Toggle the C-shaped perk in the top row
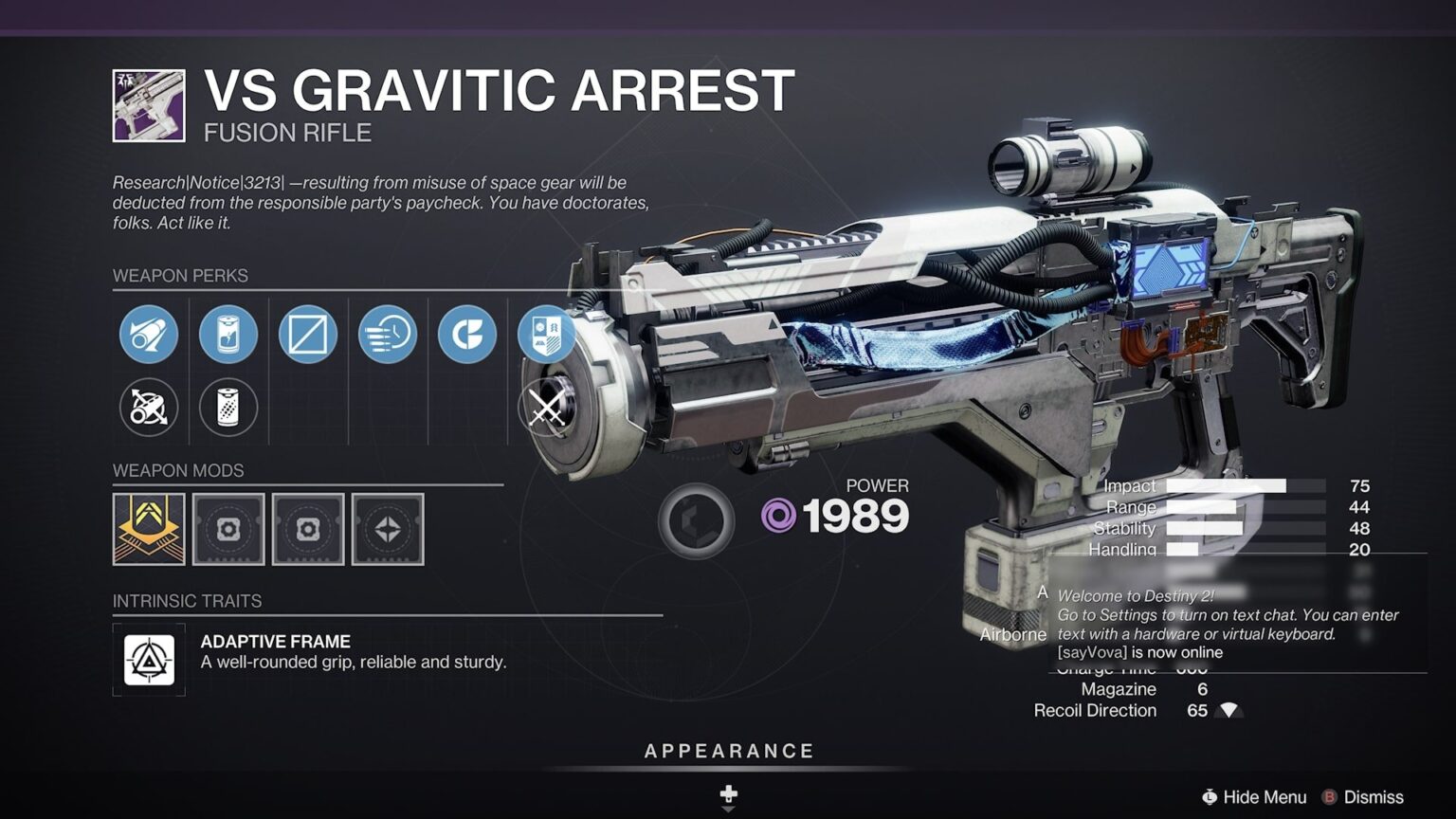 coord(464,335)
